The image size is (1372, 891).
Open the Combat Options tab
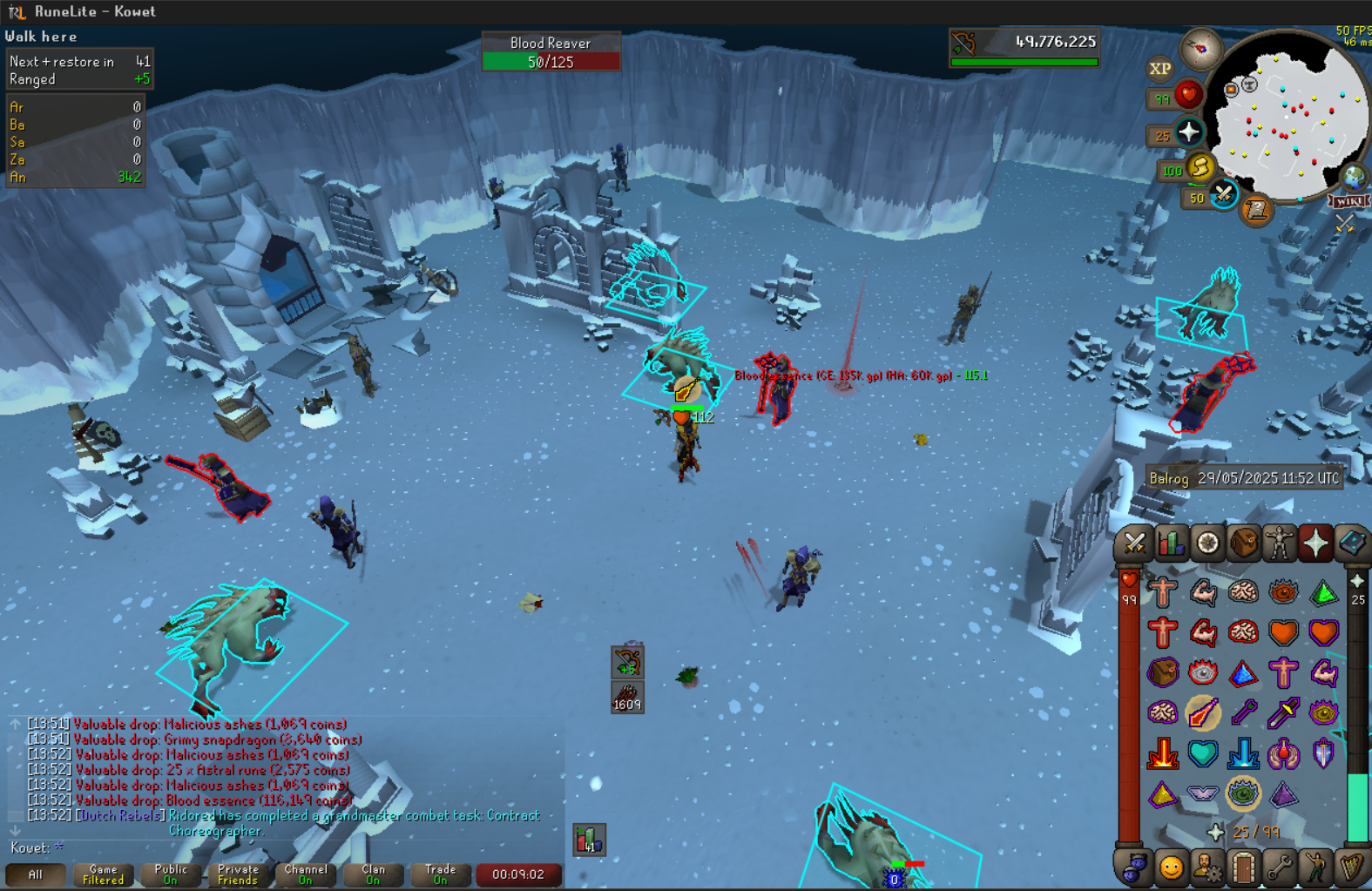coord(1134,543)
